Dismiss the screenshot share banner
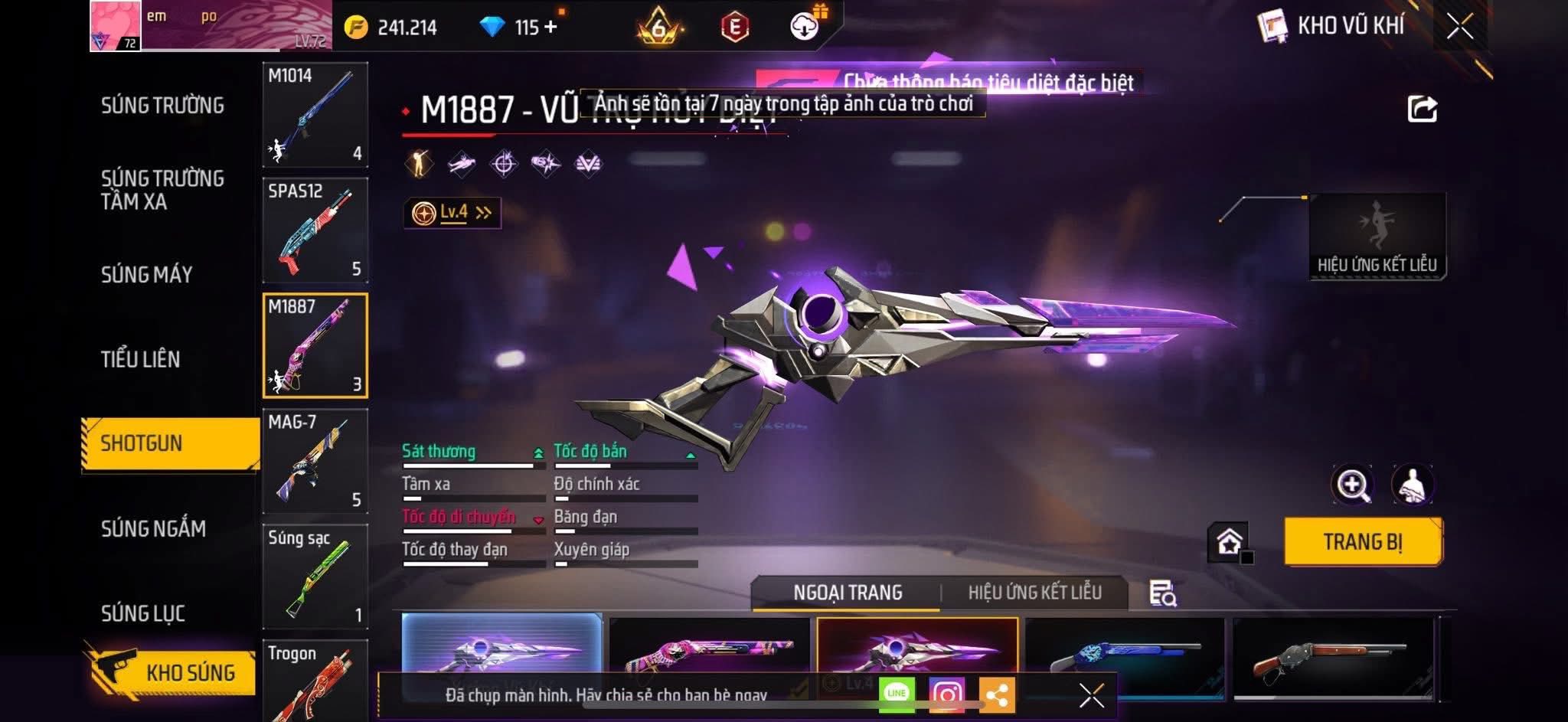The height and width of the screenshot is (722, 1568). click(x=1091, y=695)
